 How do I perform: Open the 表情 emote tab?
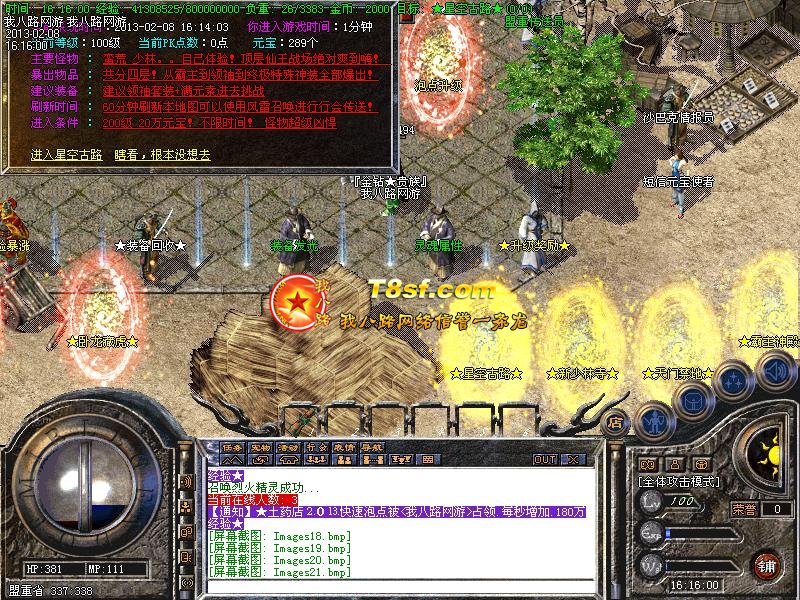pos(344,447)
